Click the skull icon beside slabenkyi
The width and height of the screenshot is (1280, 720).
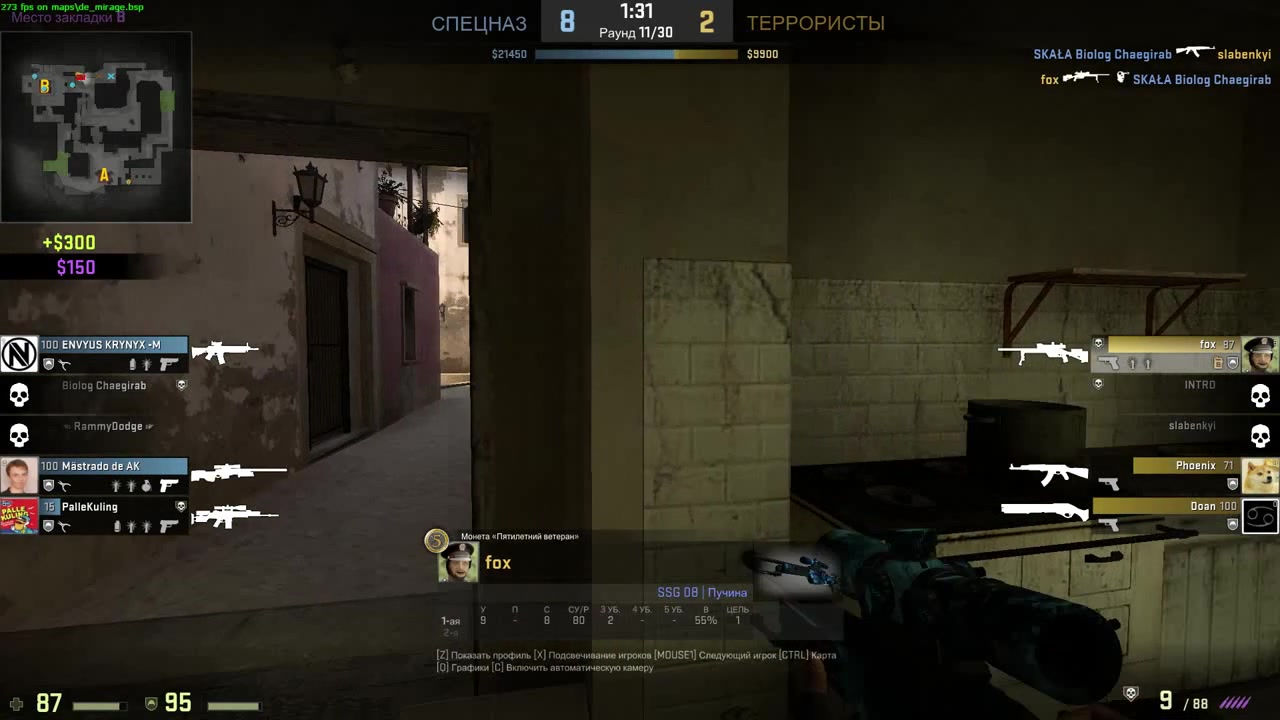(x=1262, y=434)
